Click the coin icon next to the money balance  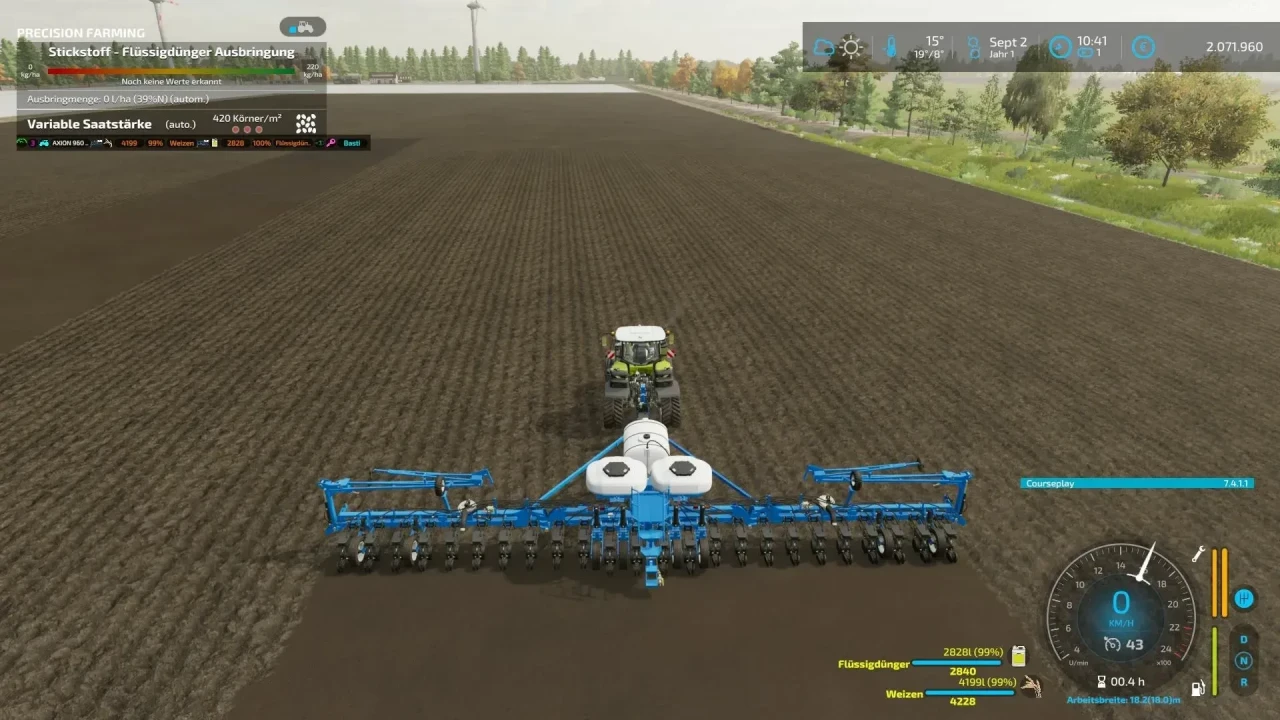(1142, 47)
